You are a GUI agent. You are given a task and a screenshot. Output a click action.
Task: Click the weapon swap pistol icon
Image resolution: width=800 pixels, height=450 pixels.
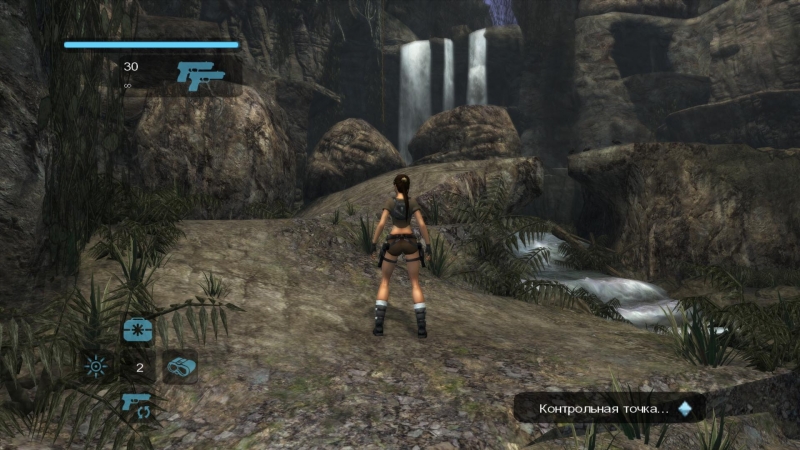[x=137, y=405]
